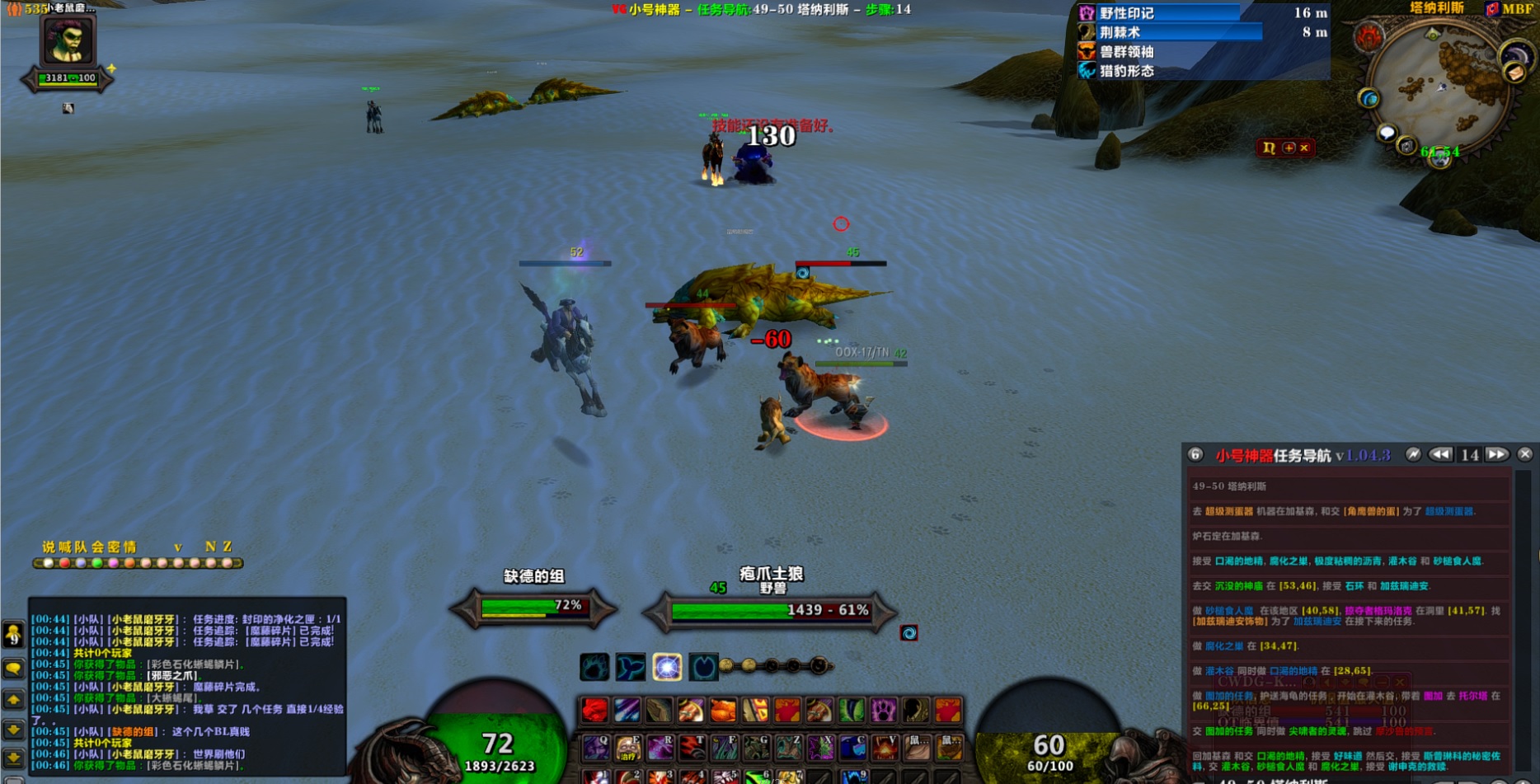The image size is (1540, 784).
Task: Go to the next quest guide step
Action: (1497, 454)
